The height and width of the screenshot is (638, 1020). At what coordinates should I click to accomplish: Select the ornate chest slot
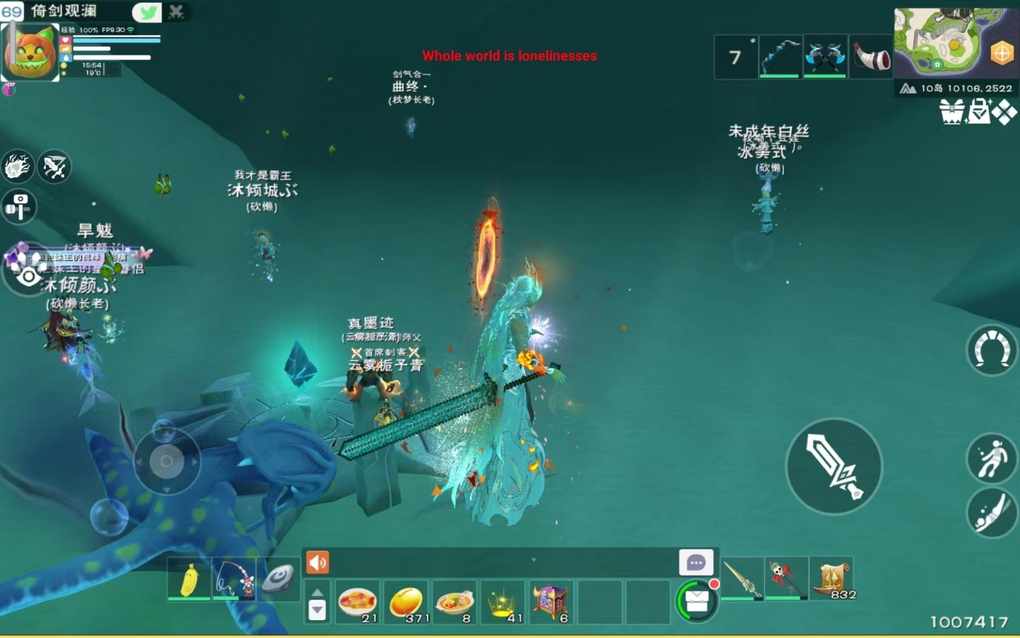click(551, 602)
